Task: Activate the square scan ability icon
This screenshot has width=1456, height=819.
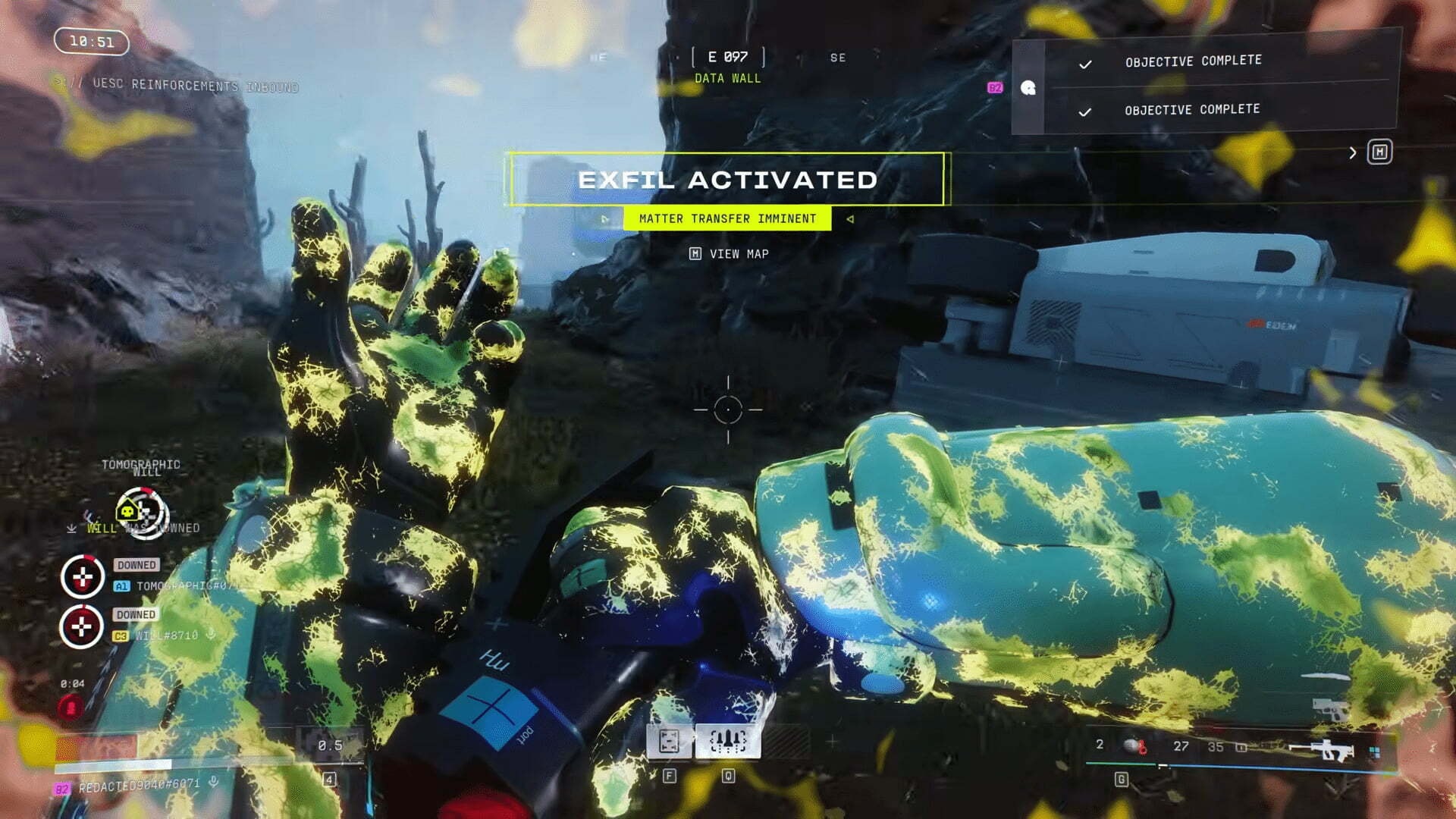Action: coord(669,741)
